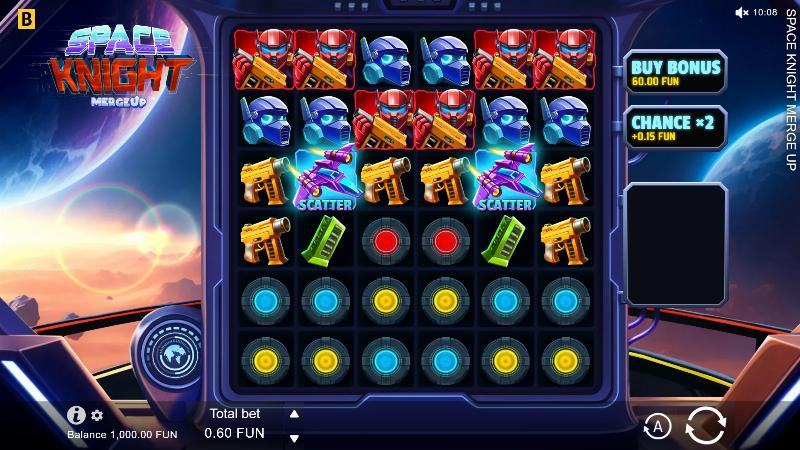Increase the total bet

tap(294, 414)
